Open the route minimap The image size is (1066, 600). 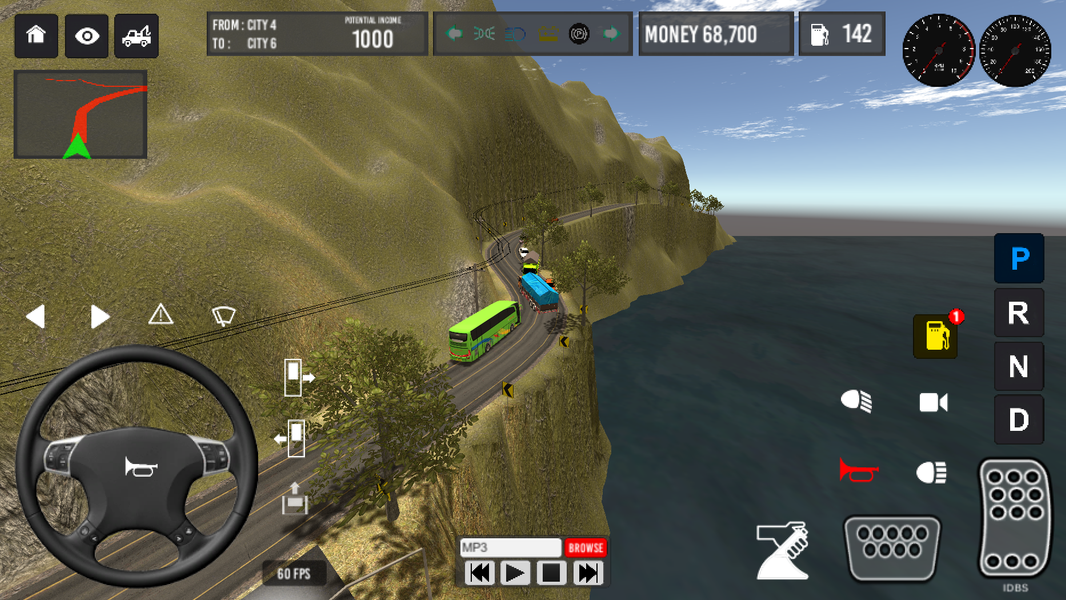coord(80,114)
